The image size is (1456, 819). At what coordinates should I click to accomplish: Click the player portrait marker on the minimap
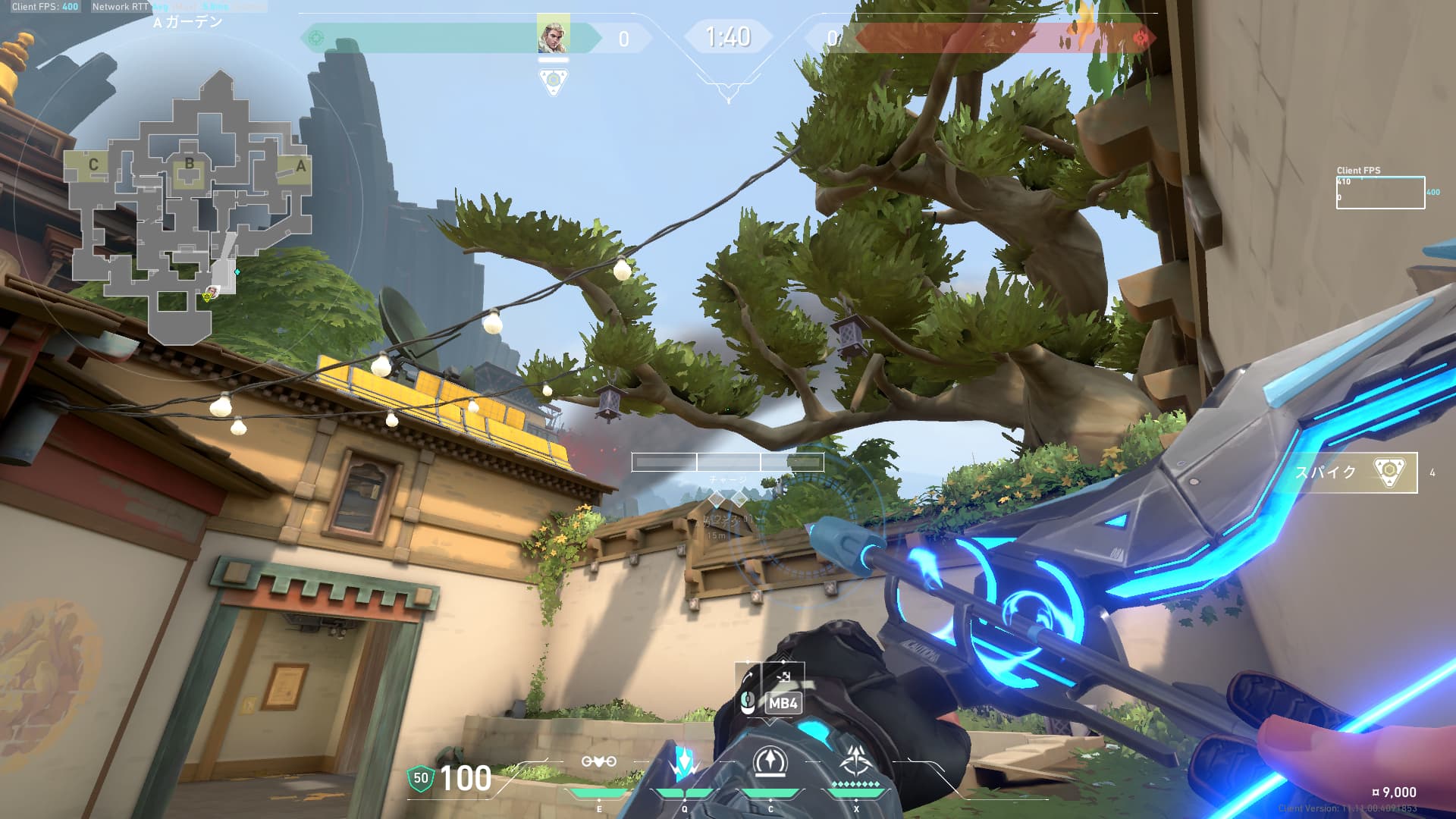(x=214, y=291)
